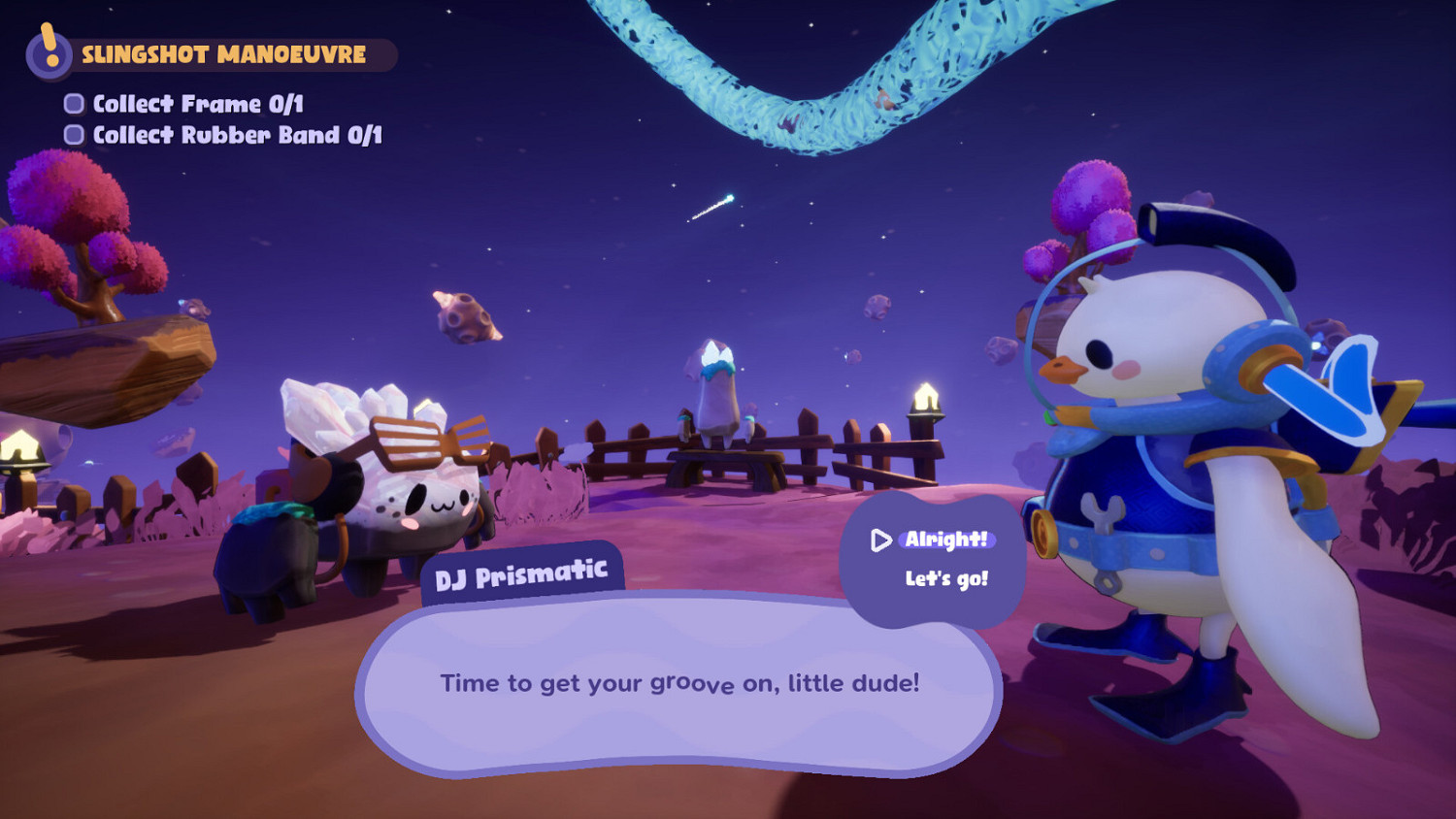This screenshot has width=1456, height=819.
Task: Expand the Slingshot Manoeuvre quest banner
Action: [x=223, y=55]
